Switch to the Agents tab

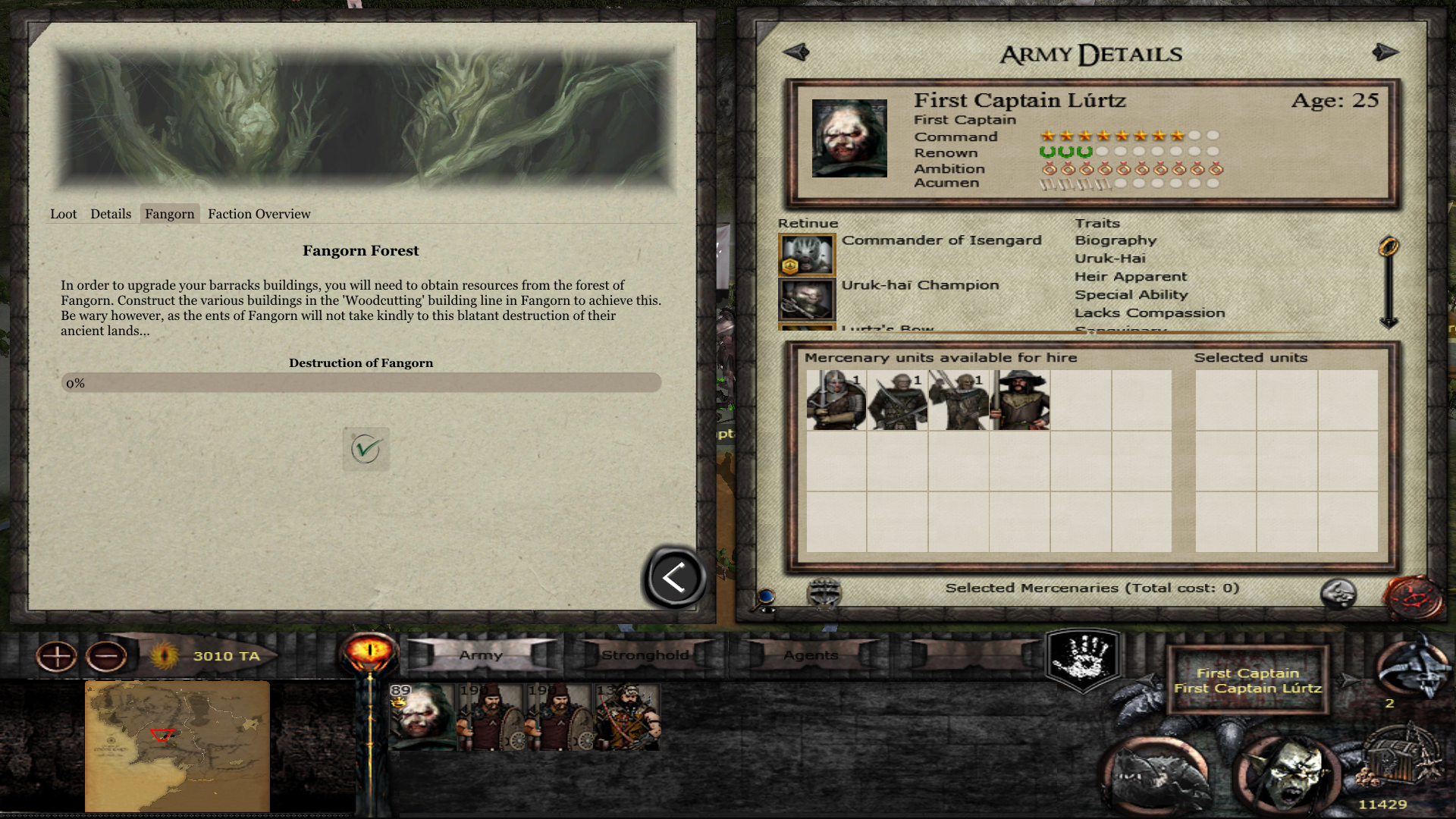811,655
